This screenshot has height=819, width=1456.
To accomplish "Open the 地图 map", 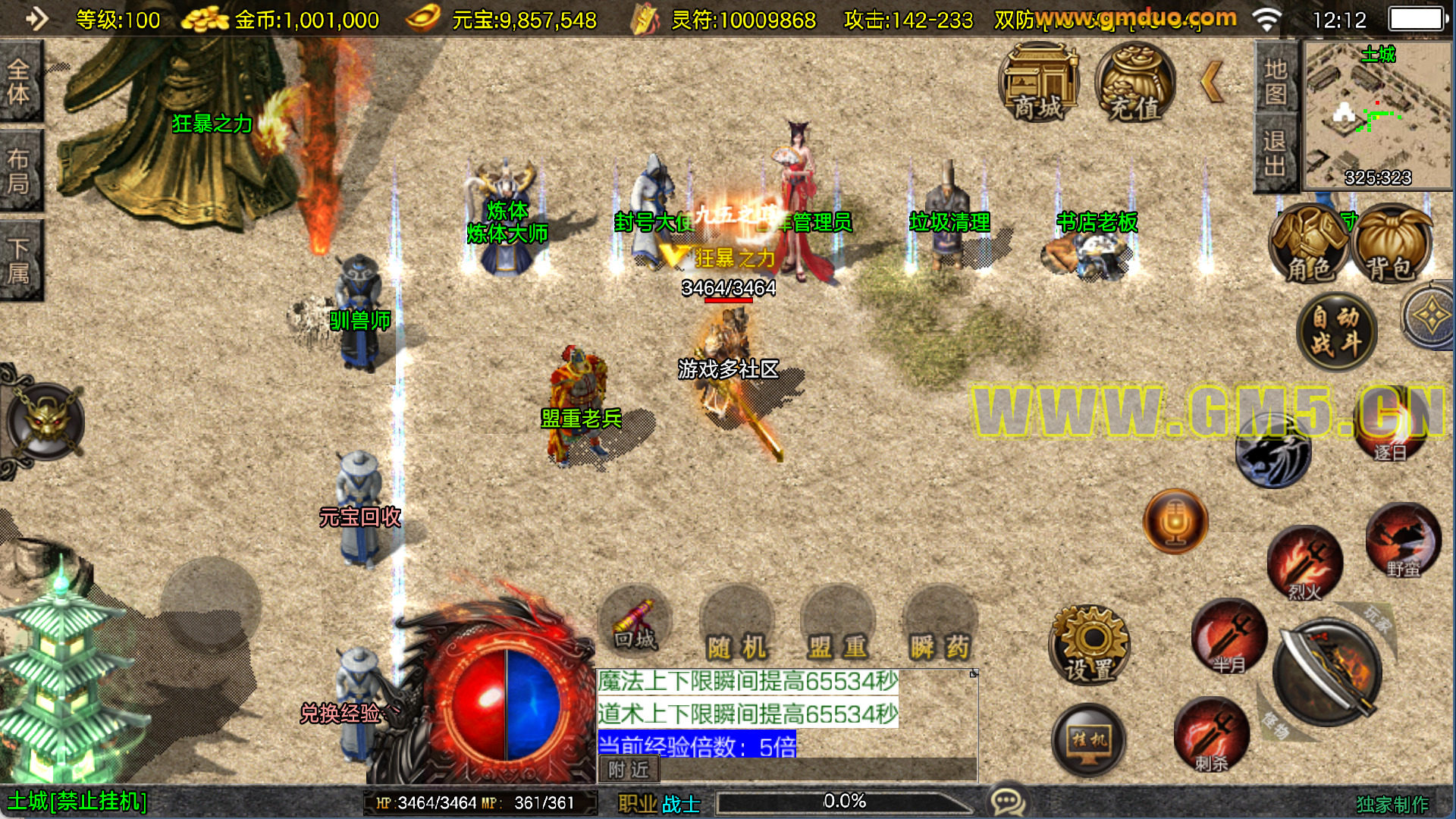I will [1276, 79].
